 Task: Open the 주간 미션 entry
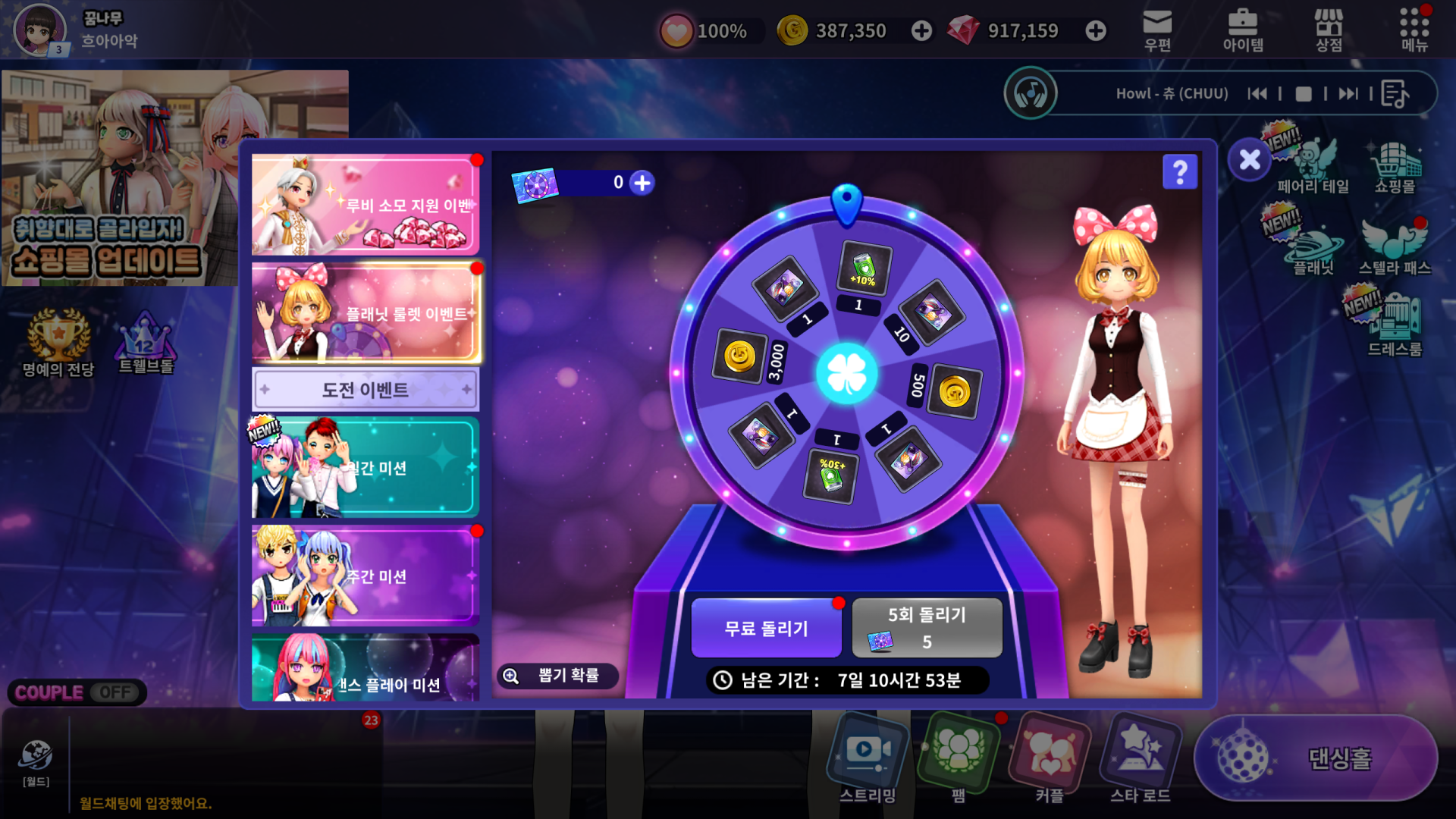coord(365,576)
